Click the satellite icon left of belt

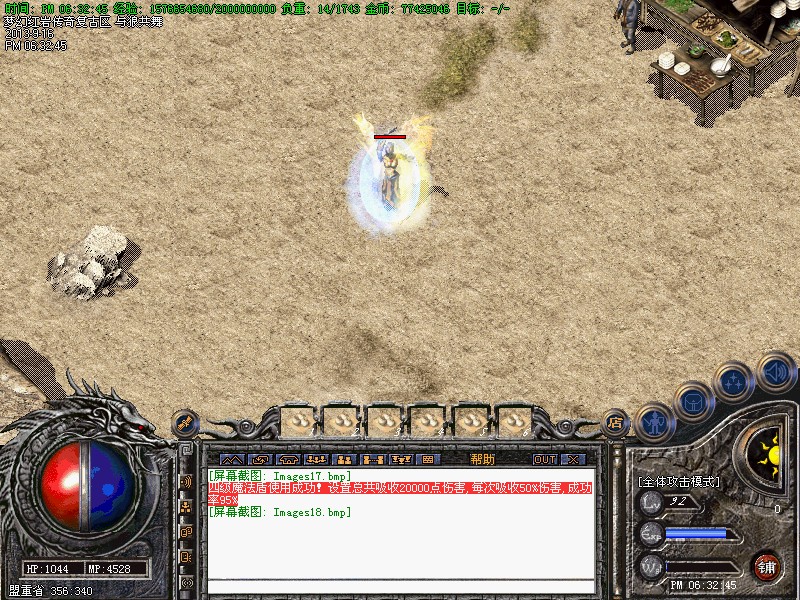click(185, 423)
